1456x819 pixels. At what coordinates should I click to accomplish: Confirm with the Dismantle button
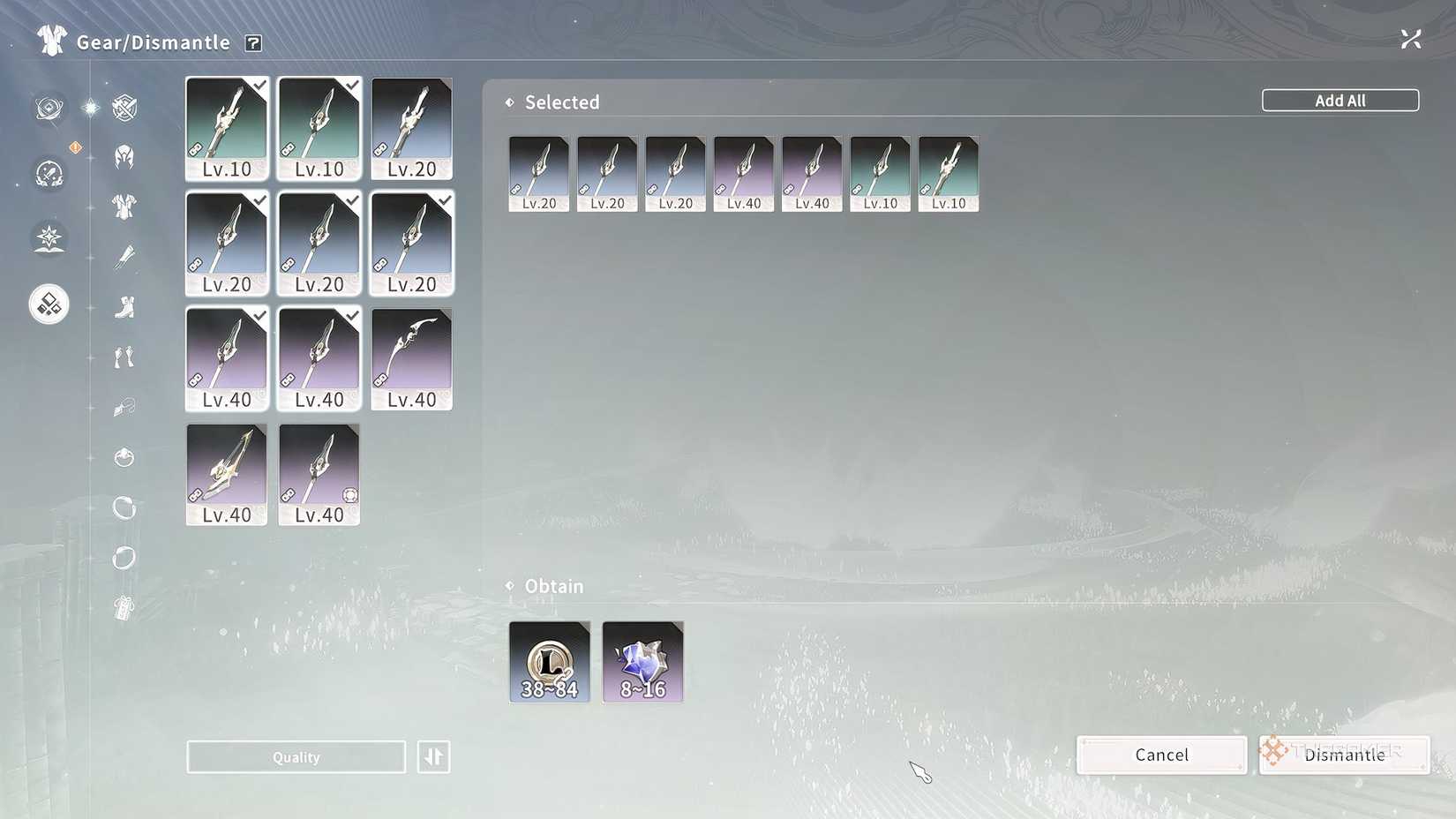coord(1342,755)
